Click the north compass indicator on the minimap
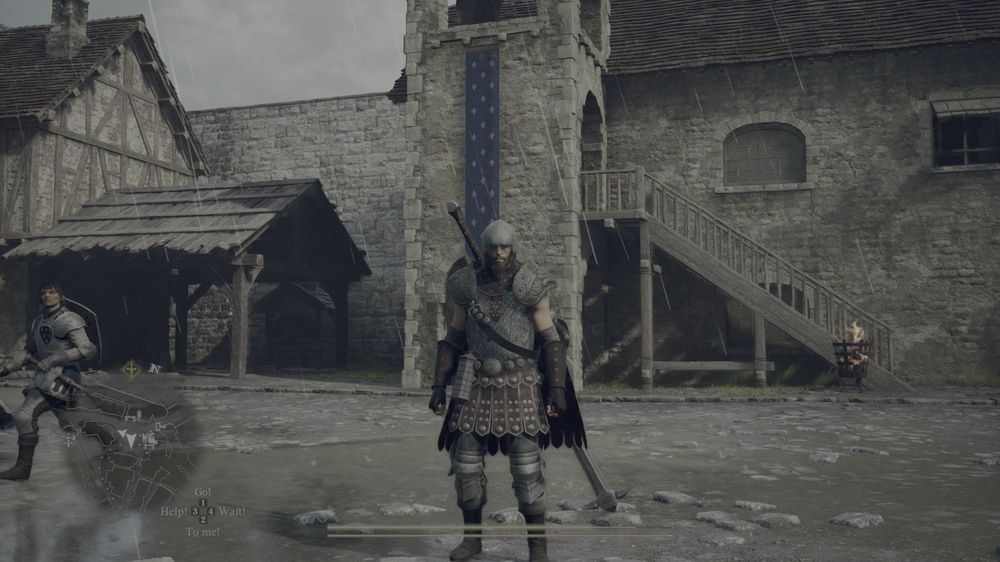The image size is (1000, 562). point(154,368)
